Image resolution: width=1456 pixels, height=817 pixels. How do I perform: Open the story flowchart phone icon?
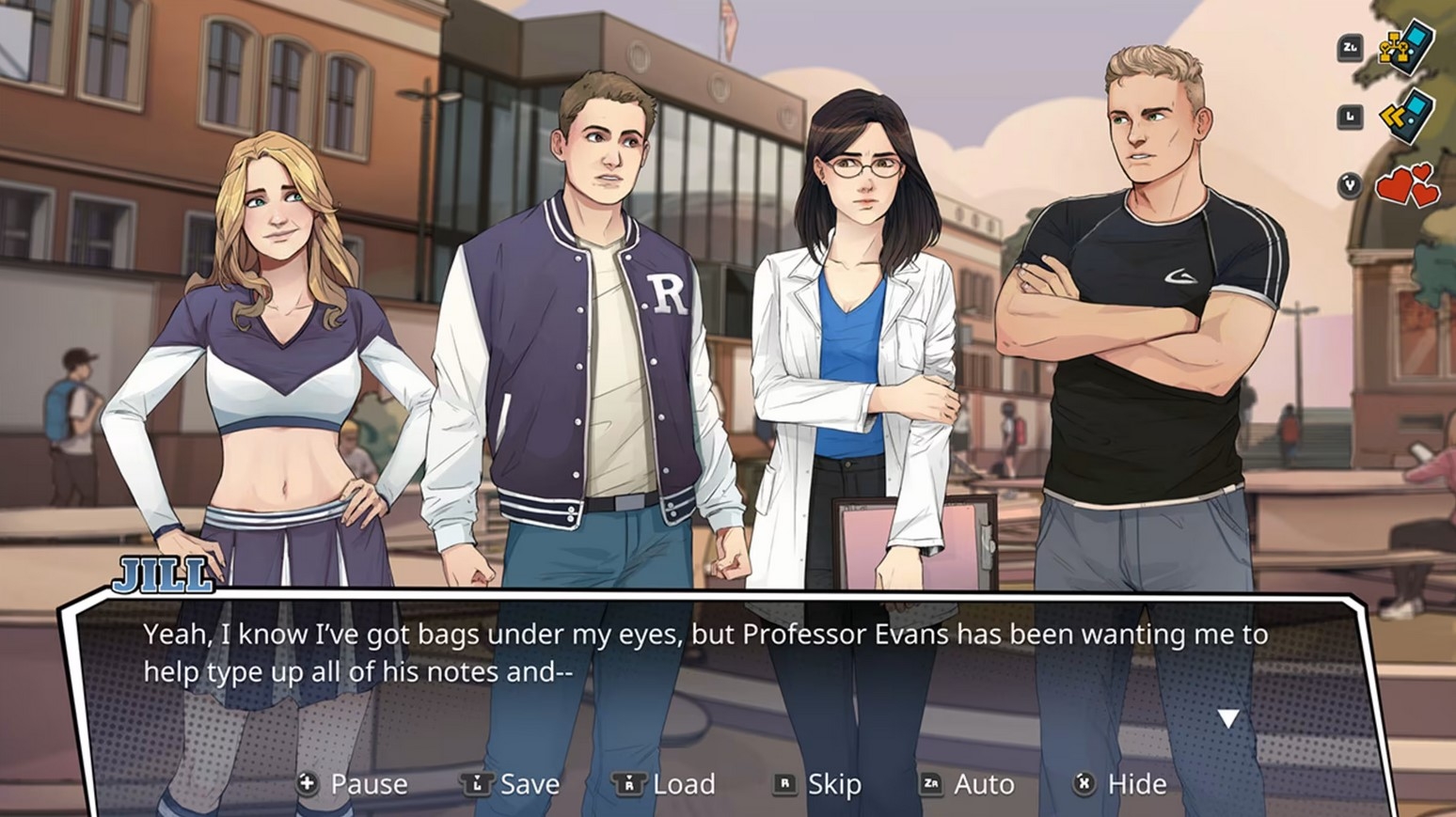pyautogui.click(x=1405, y=47)
